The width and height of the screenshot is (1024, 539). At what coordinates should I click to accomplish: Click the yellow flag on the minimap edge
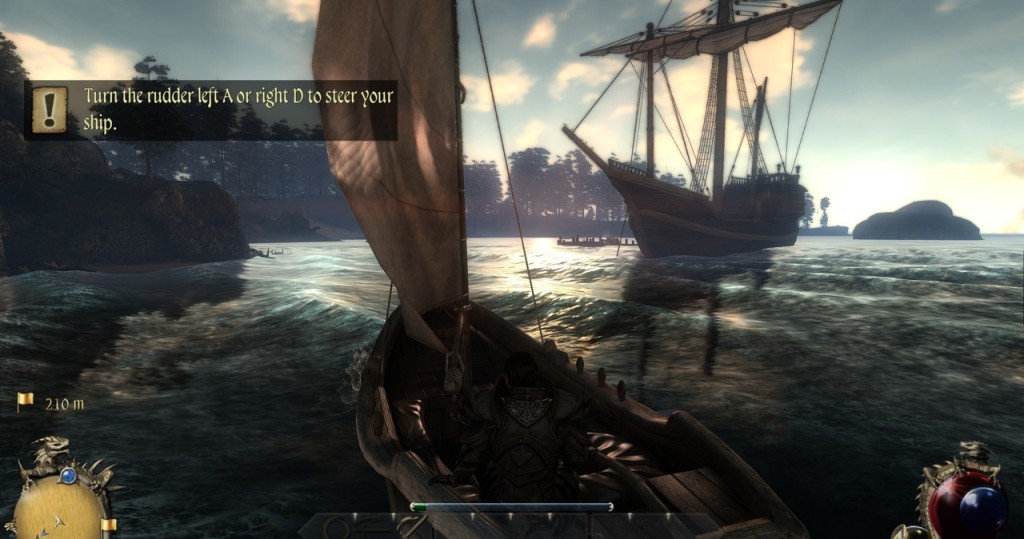pos(108,524)
